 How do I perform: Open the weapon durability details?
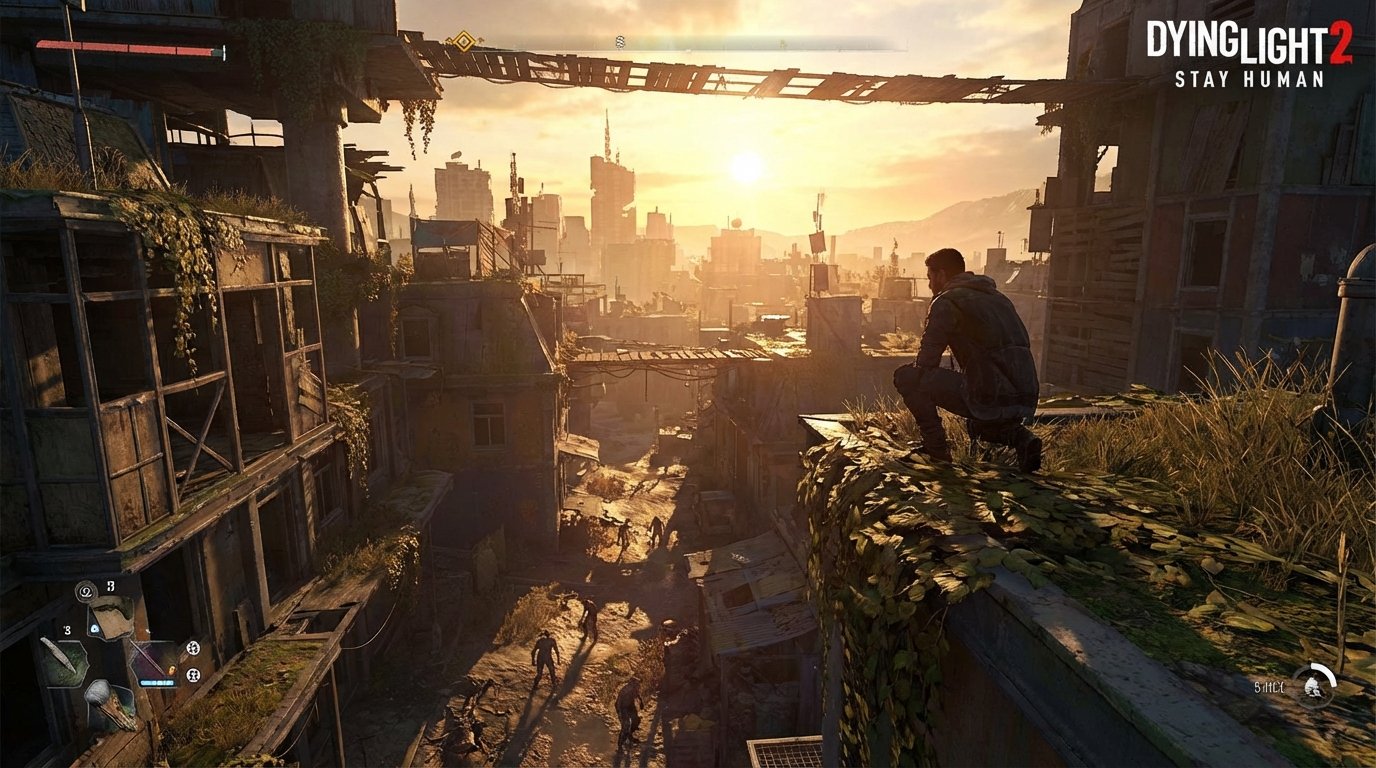158,682
